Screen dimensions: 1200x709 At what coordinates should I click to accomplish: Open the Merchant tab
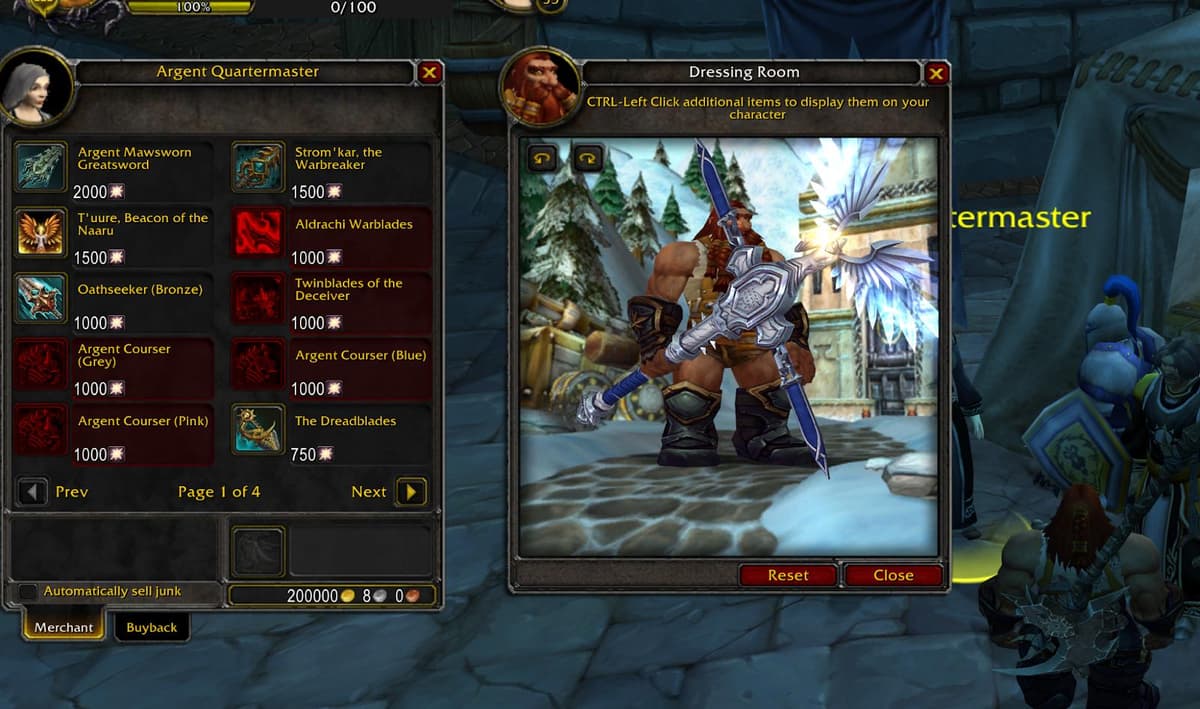pyautogui.click(x=63, y=627)
